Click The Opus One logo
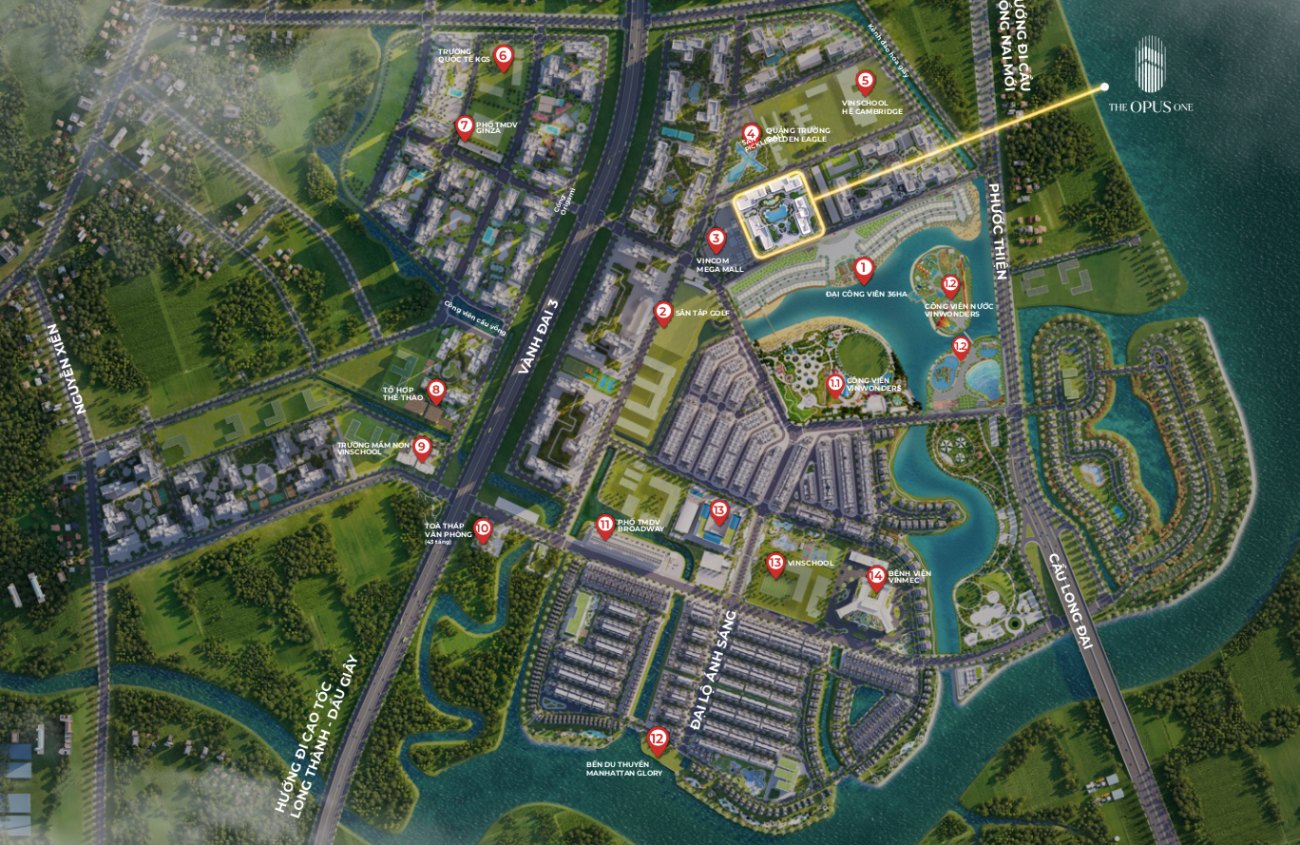The width and height of the screenshot is (1300, 845). coord(1149,76)
